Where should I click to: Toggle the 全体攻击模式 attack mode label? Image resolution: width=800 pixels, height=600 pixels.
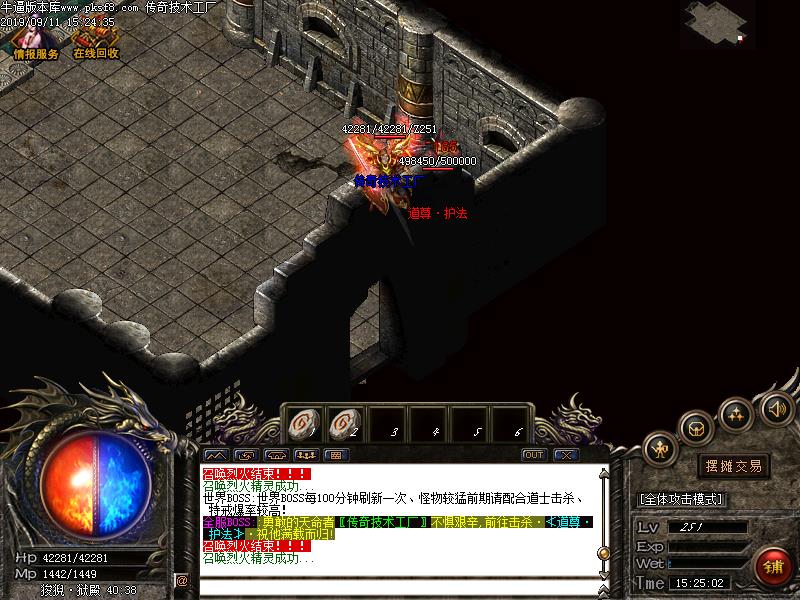click(x=682, y=499)
